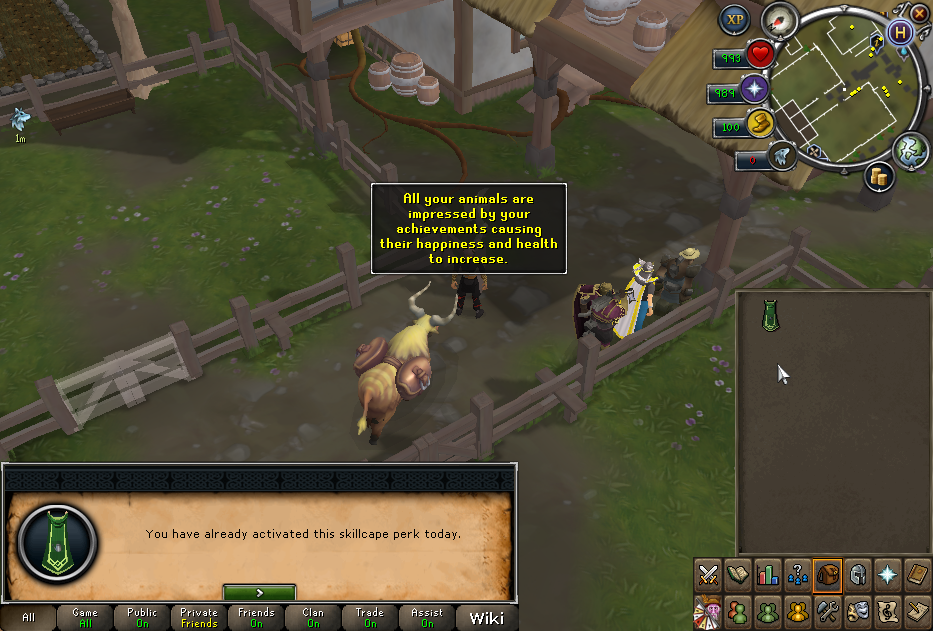The image size is (933, 631).
Task: Open the combat styles tab
Action: pos(709,574)
